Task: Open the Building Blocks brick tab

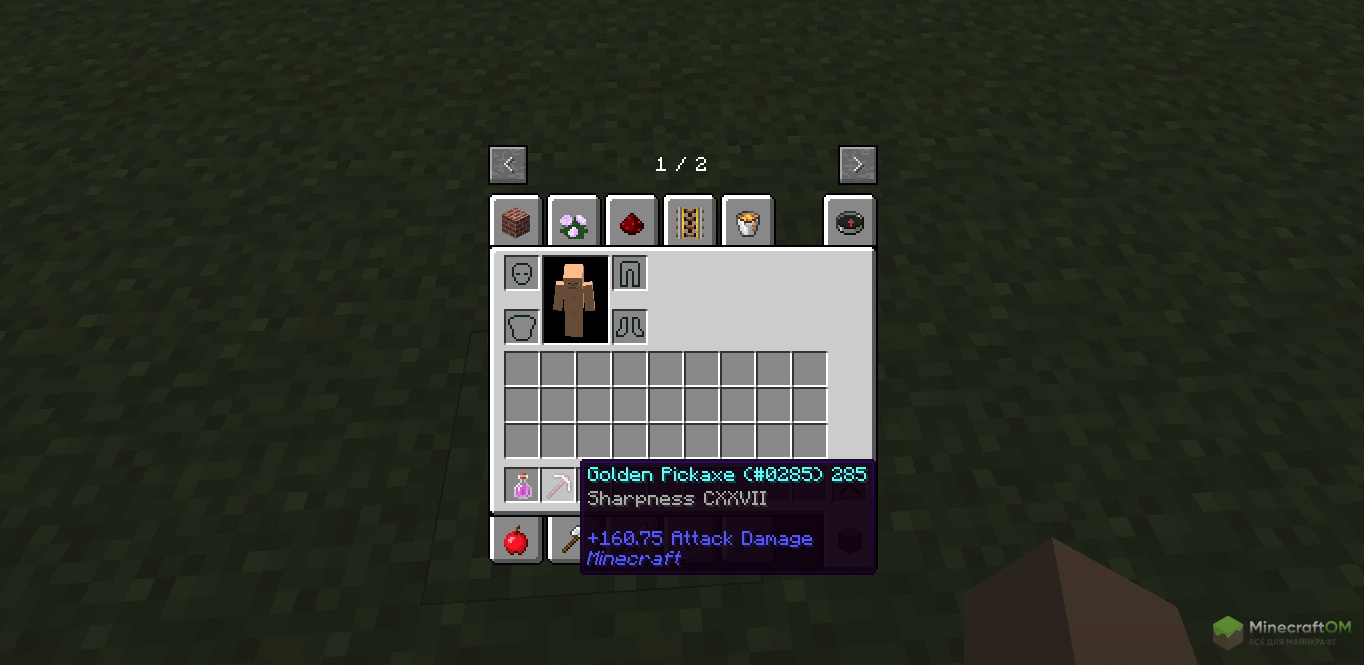Action: (516, 223)
